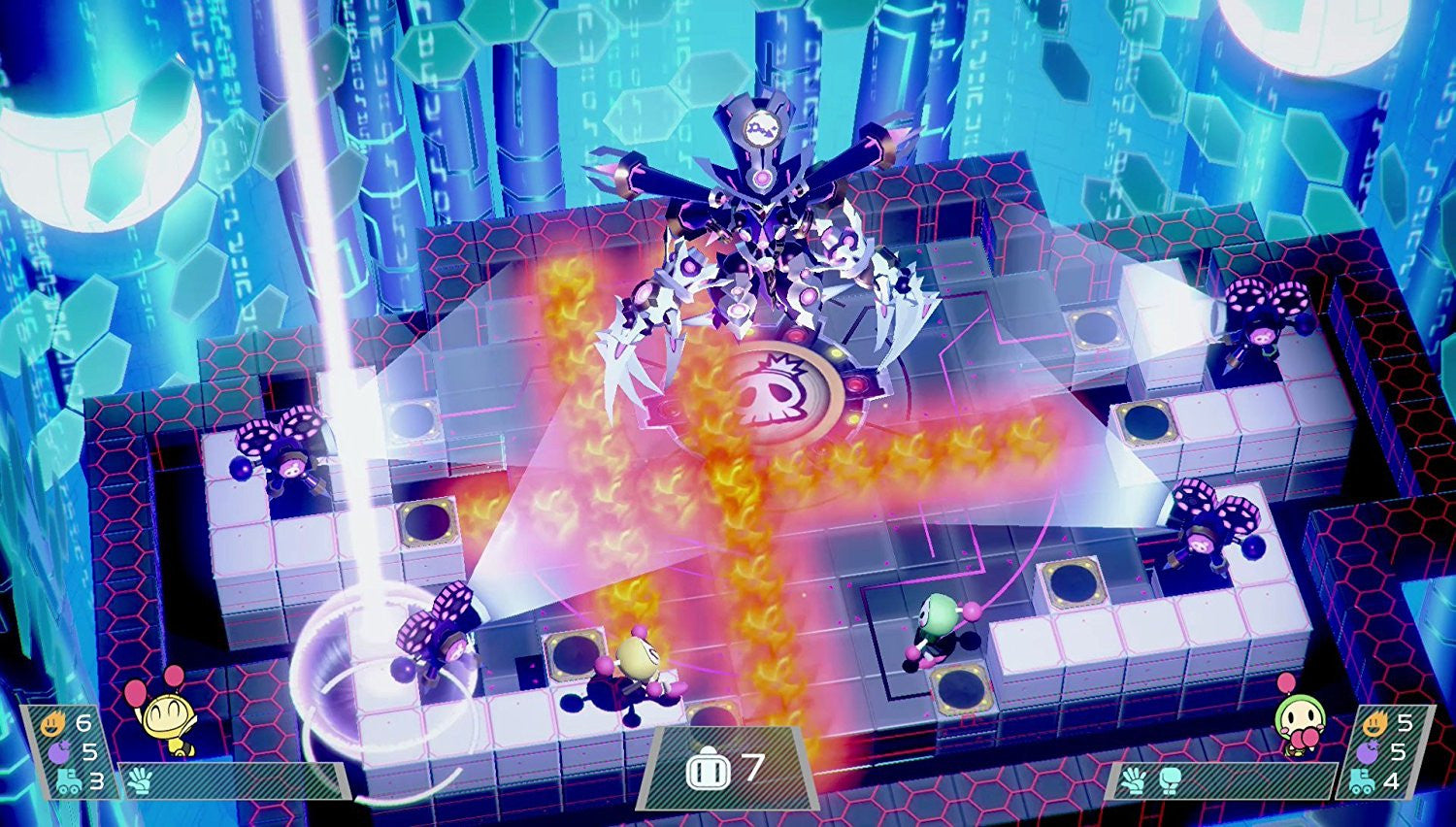This screenshot has height=827, width=1456.
Task: Select the speed icon showing 3 on left HUD
Action: pyautogui.click(x=69, y=781)
